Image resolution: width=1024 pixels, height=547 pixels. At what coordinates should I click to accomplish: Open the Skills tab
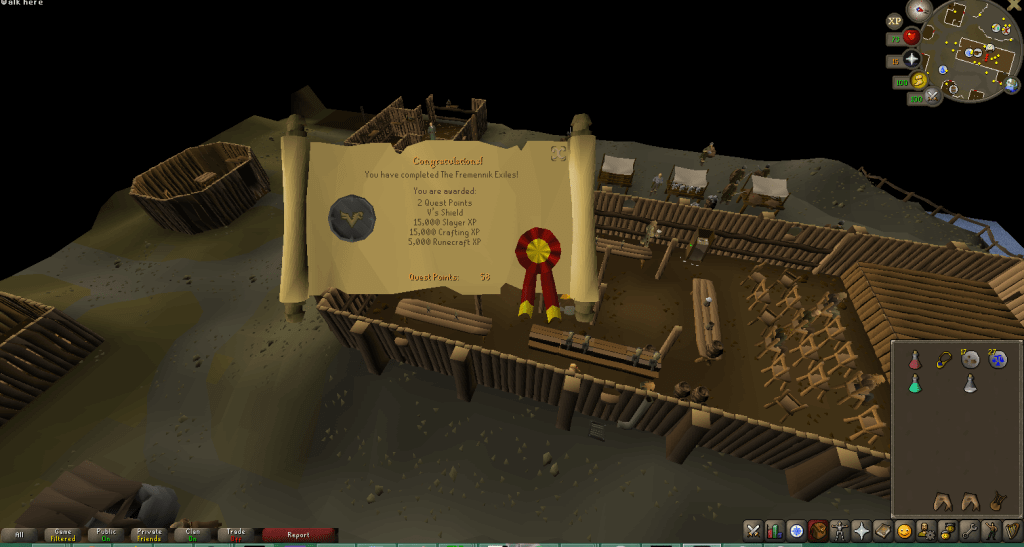pos(774,530)
